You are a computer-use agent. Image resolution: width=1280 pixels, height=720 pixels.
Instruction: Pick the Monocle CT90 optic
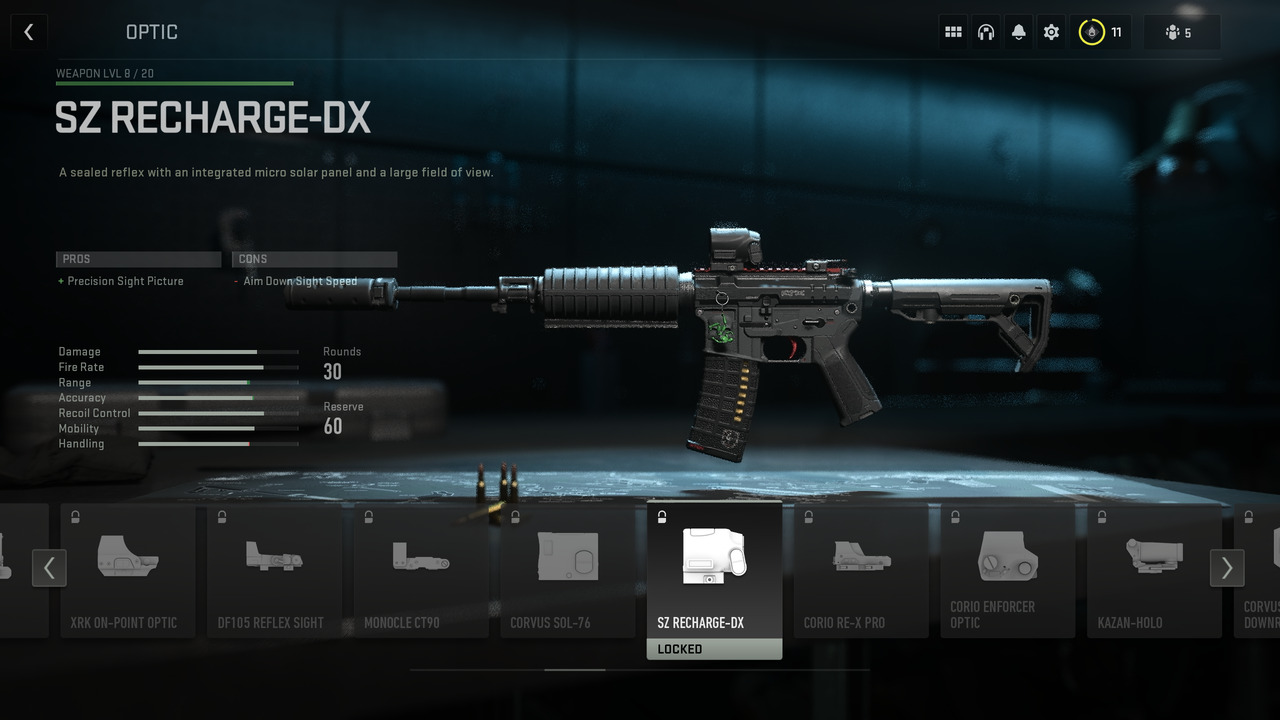tap(421, 570)
